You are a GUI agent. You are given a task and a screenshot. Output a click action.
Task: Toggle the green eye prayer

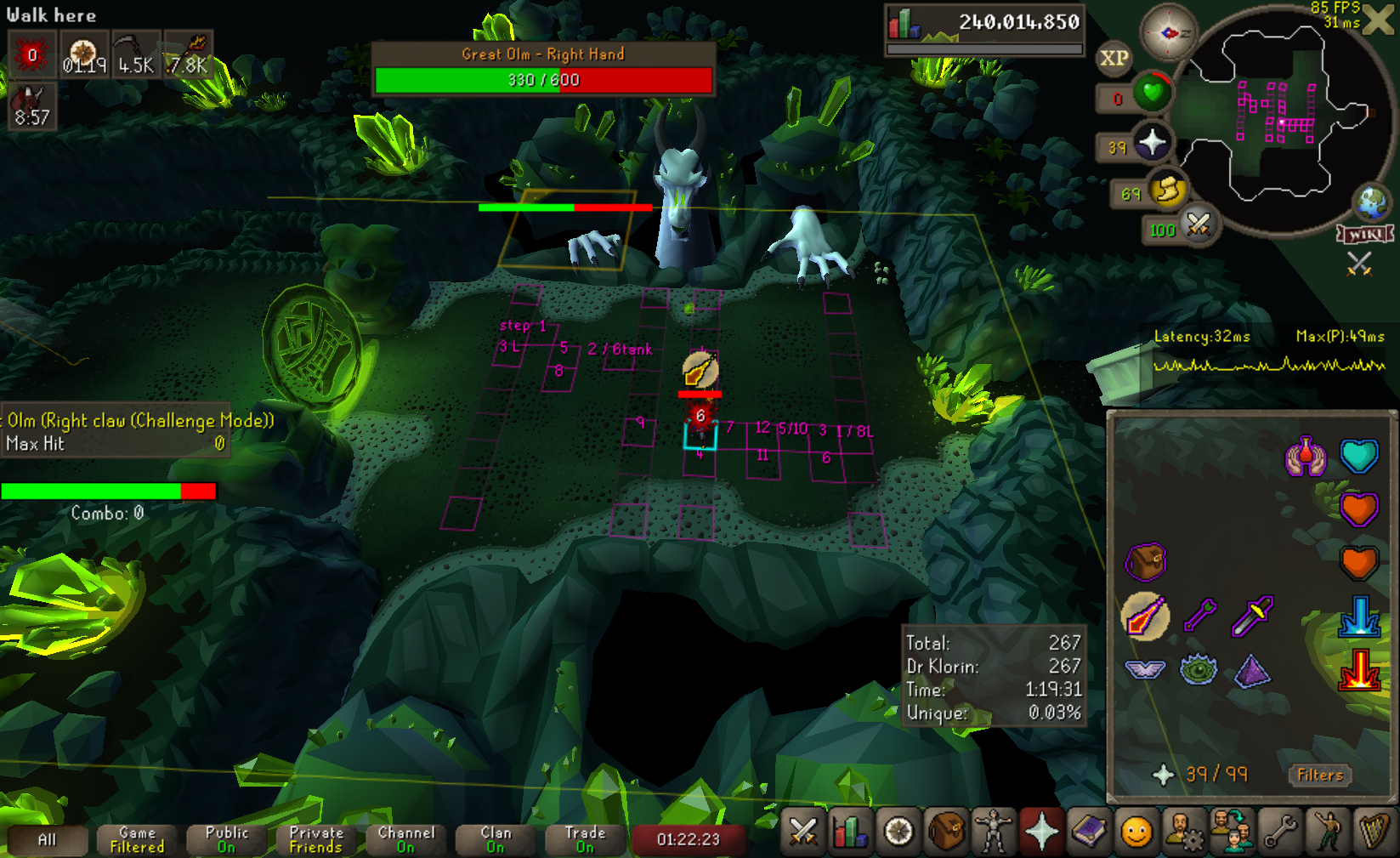coord(1199,670)
